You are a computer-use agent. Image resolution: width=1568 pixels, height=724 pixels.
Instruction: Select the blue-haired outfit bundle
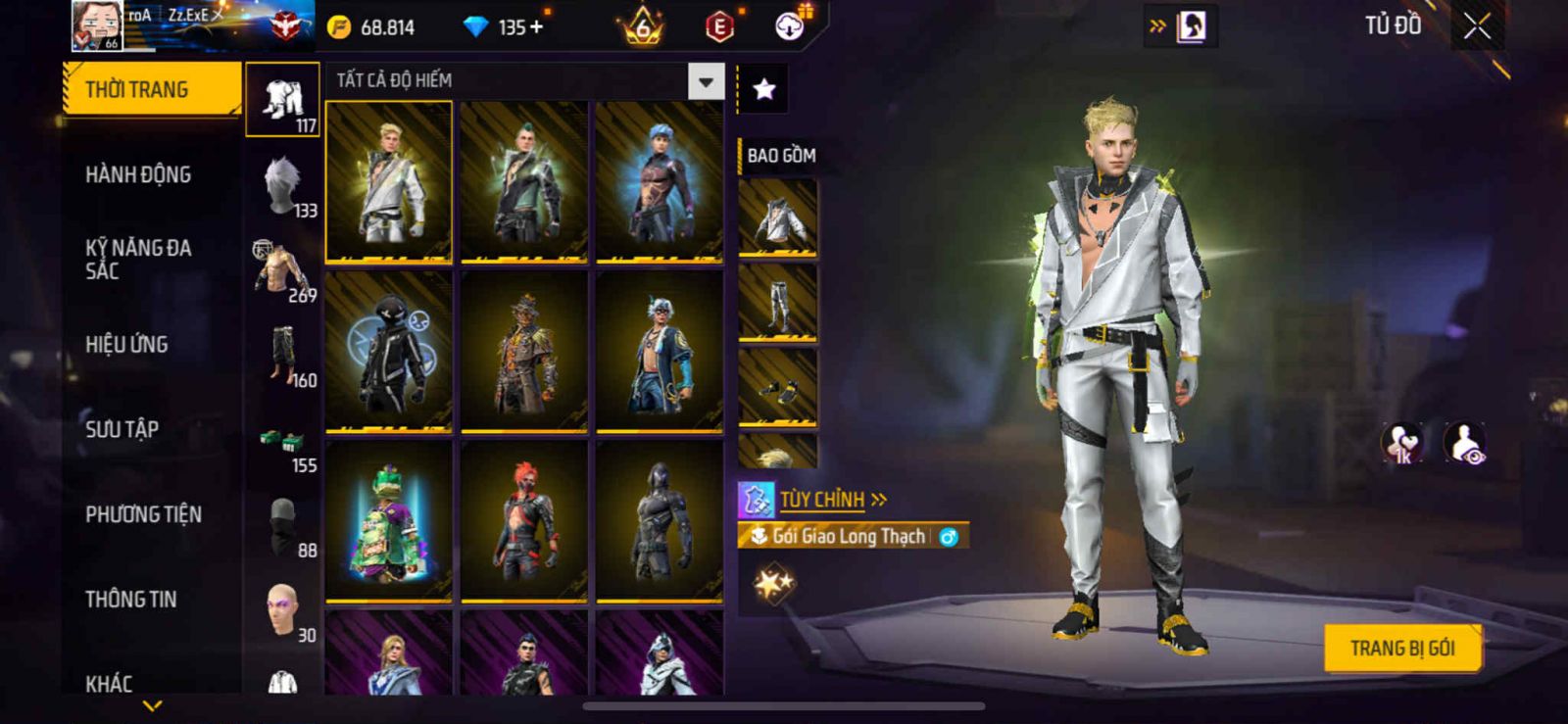tap(660, 182)
